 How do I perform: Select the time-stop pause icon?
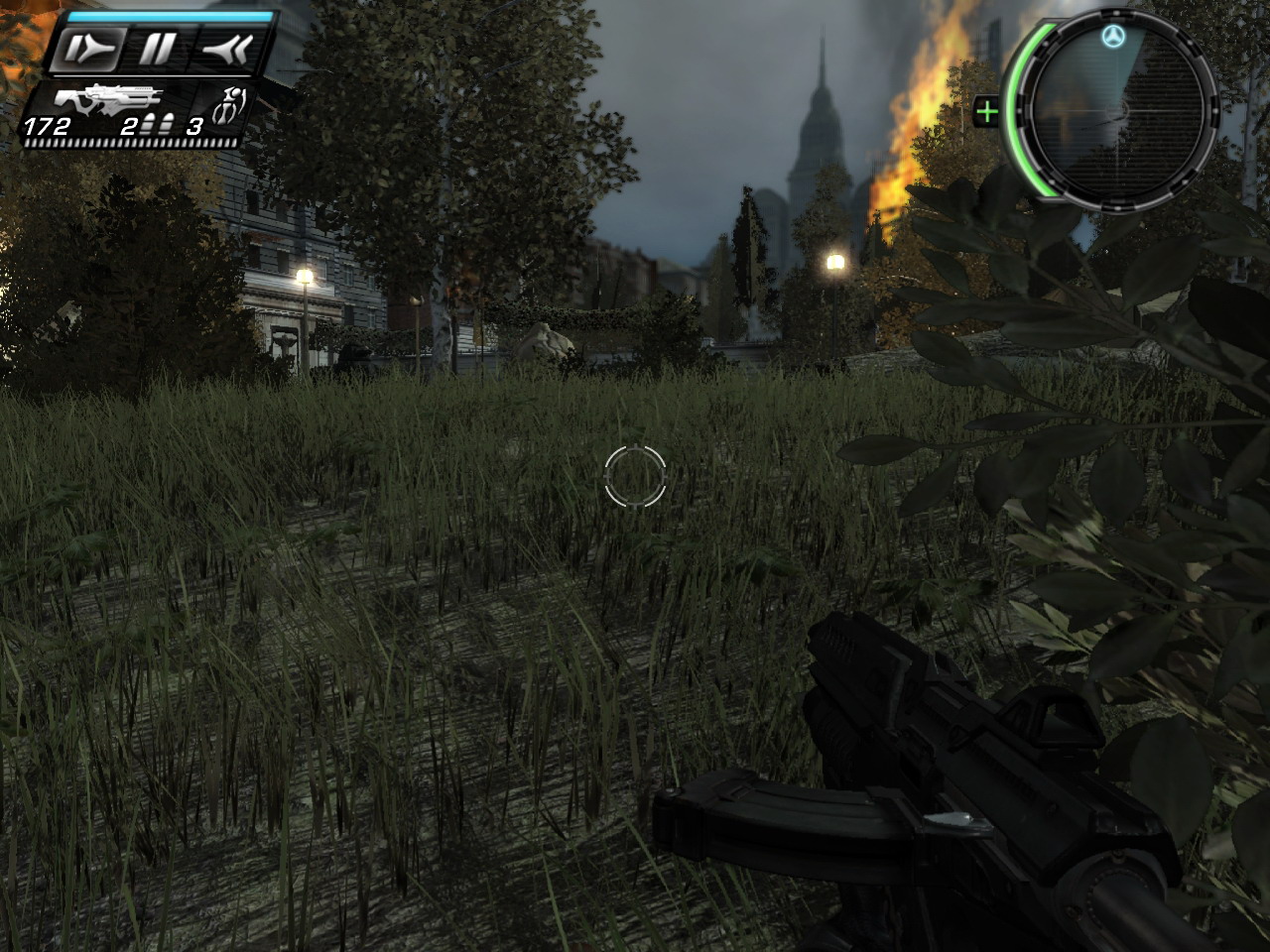[x=156, y=49]
